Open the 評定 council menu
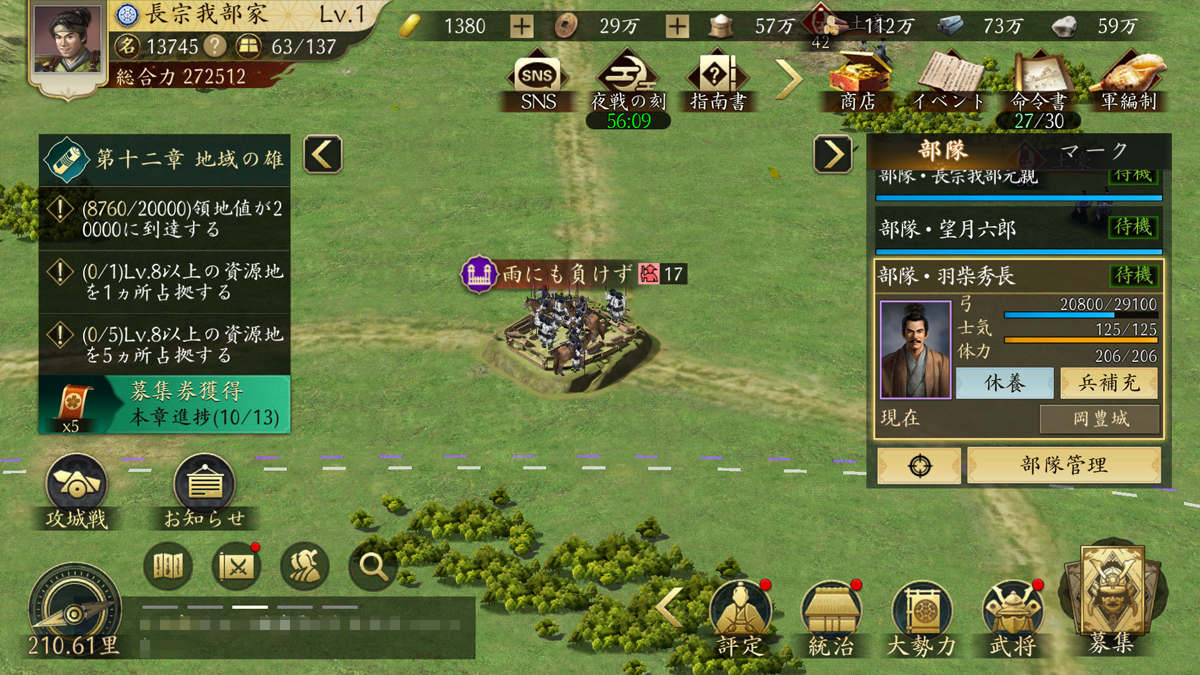 coord(740,615)
